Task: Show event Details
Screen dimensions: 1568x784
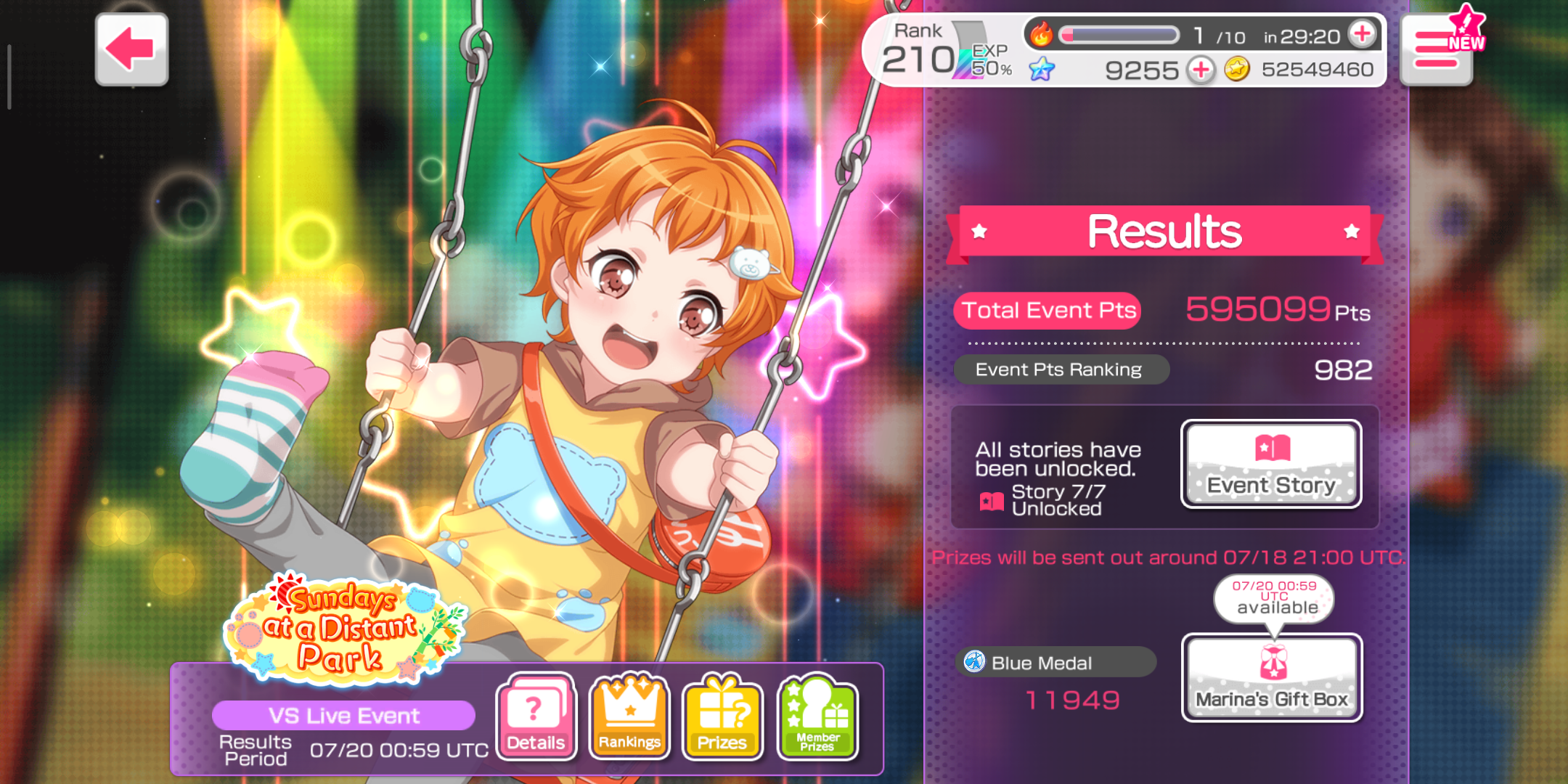Action: [536, 717]
